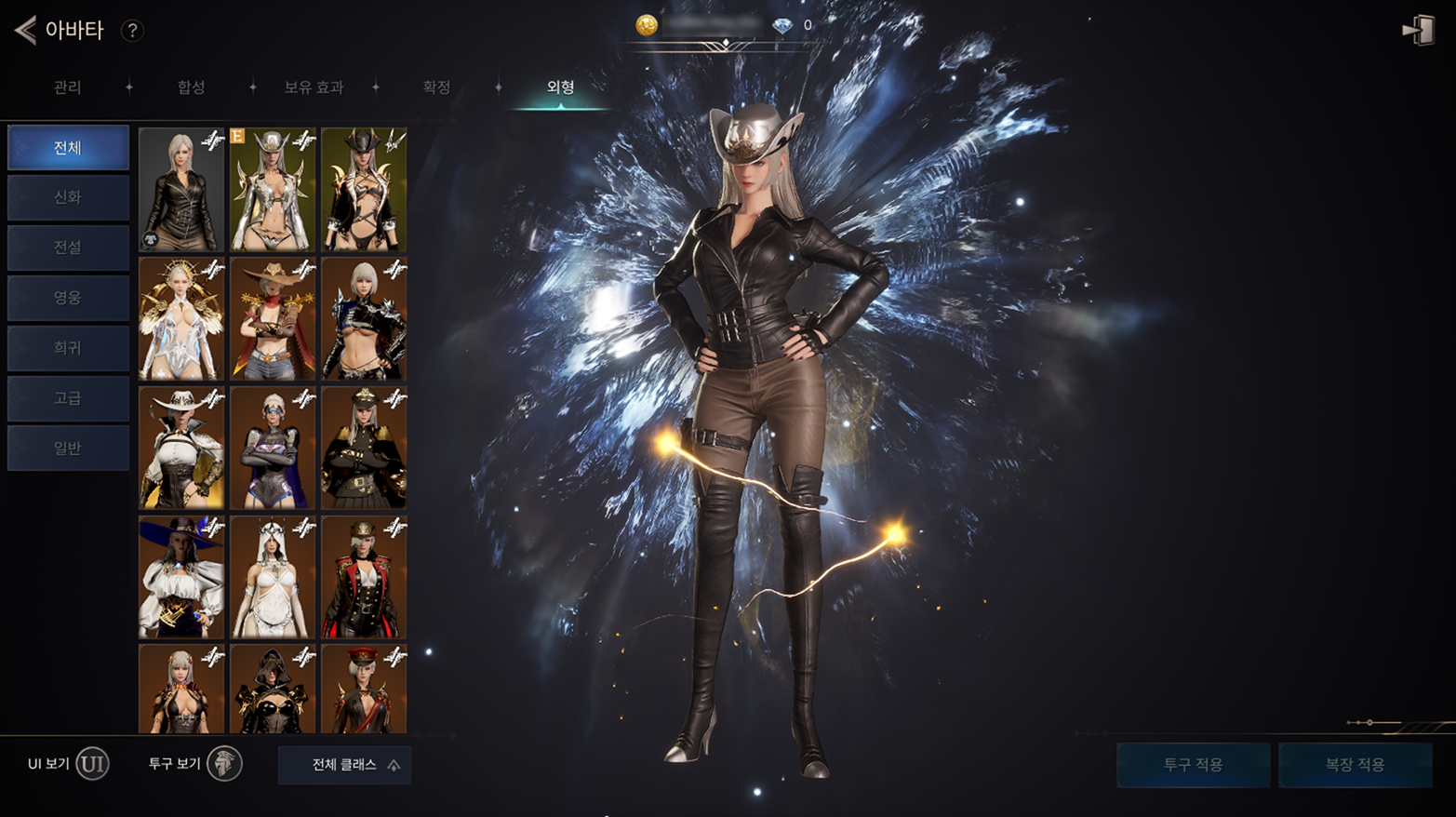The width and height of the screenshot is (1456, 817).
Task: Filter avatars by 일반 grade
Action: [68, 449]
